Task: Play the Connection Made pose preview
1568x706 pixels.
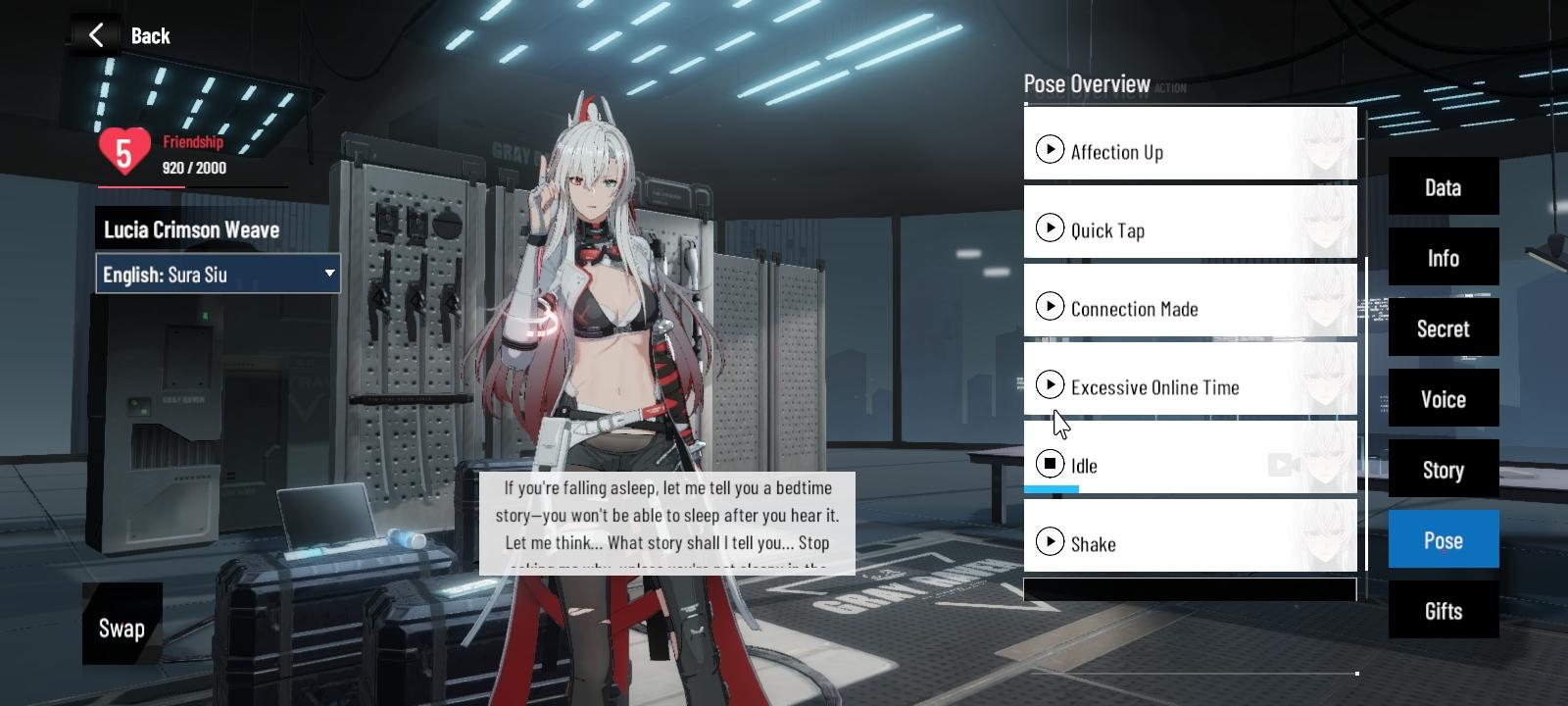Action: [1052, 306]
